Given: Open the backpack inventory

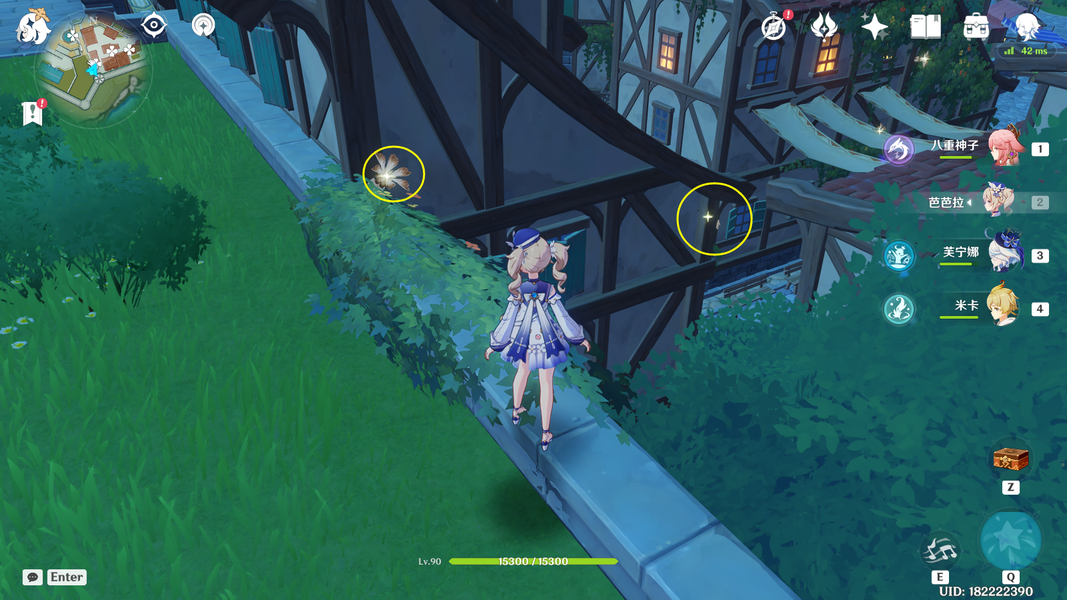Looking at the screenshot, I should (976, 27).
